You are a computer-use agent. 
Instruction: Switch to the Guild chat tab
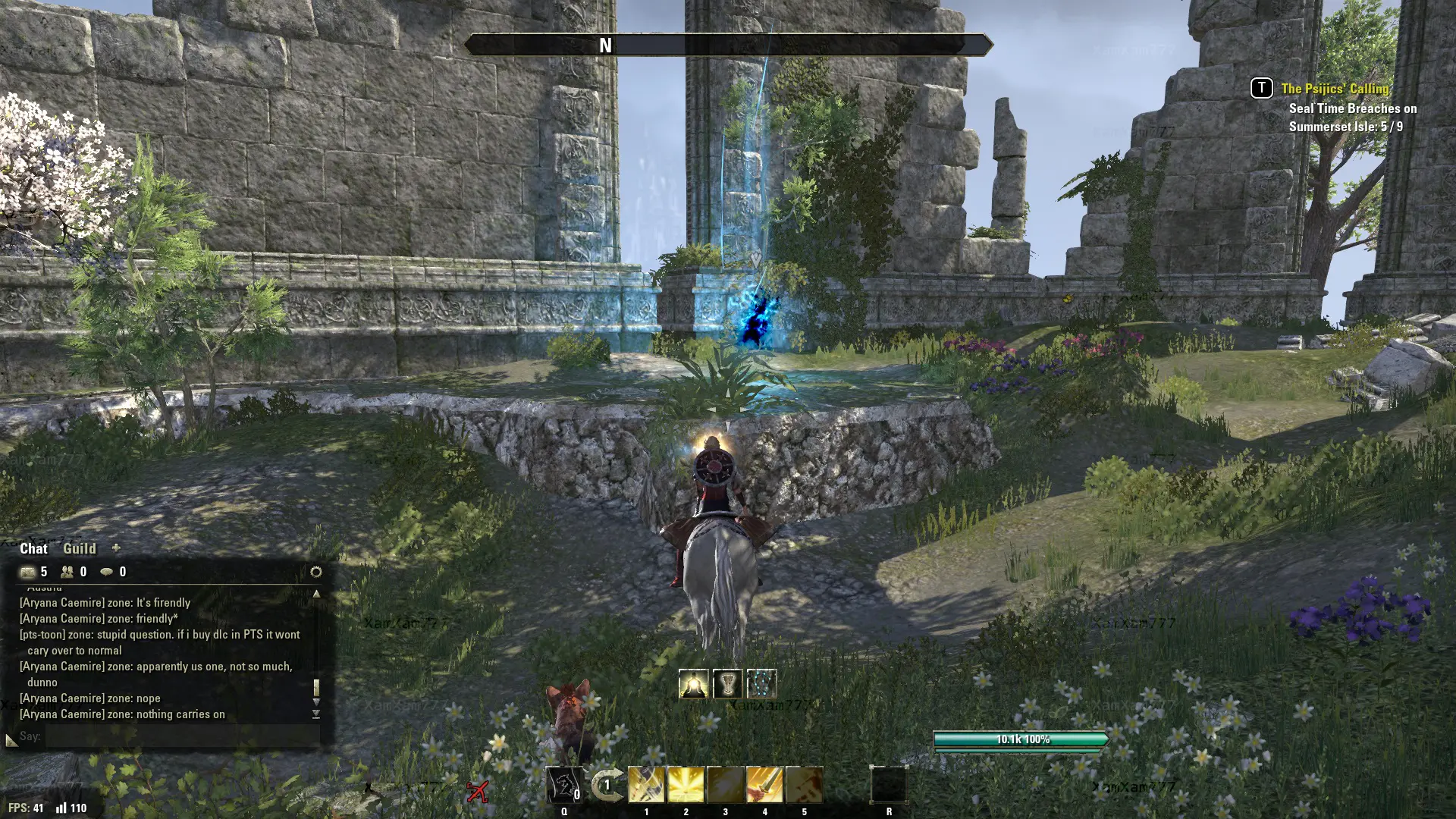(x=79, y=548)
